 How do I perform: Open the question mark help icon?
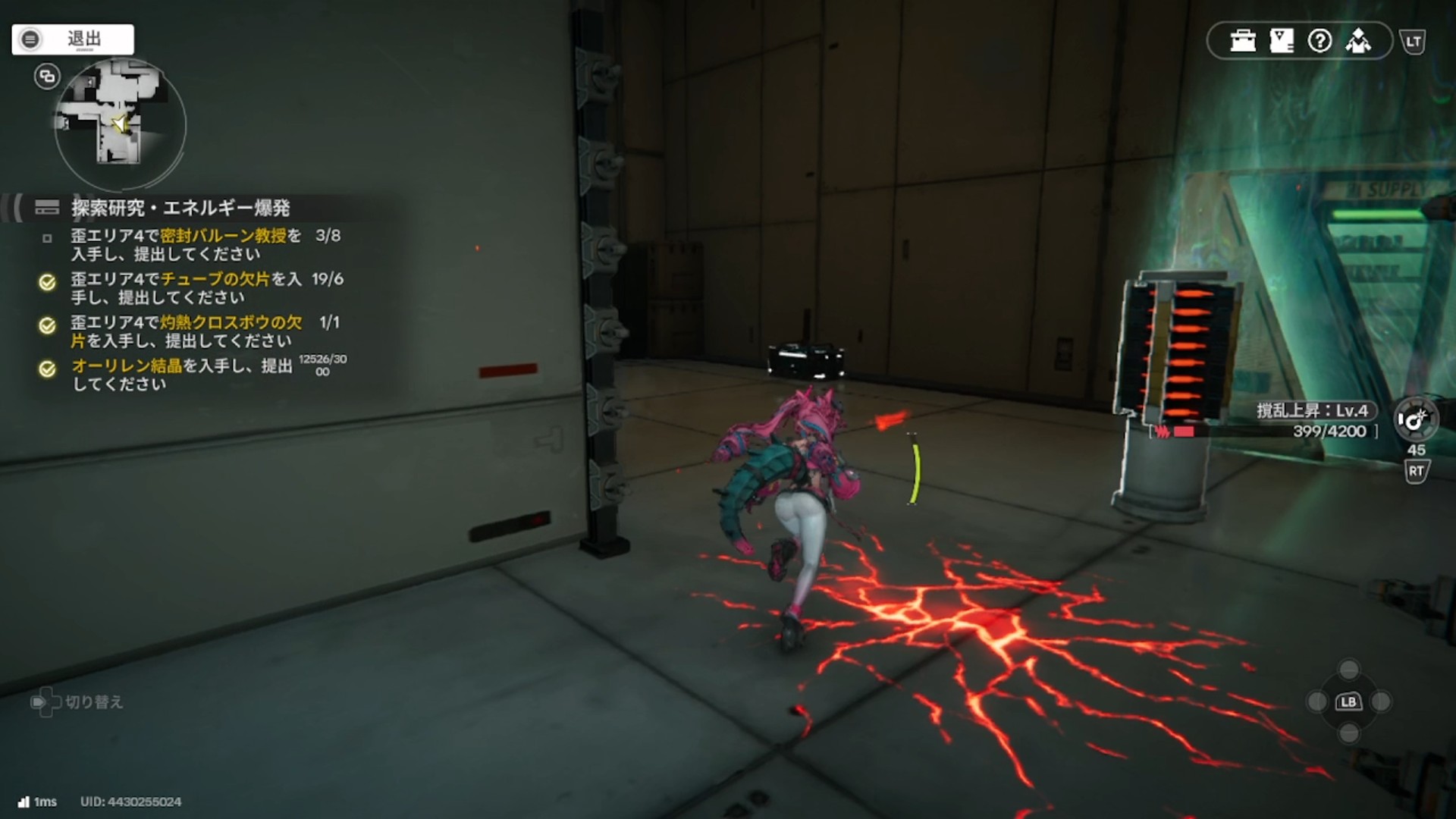click(1319, 41)
